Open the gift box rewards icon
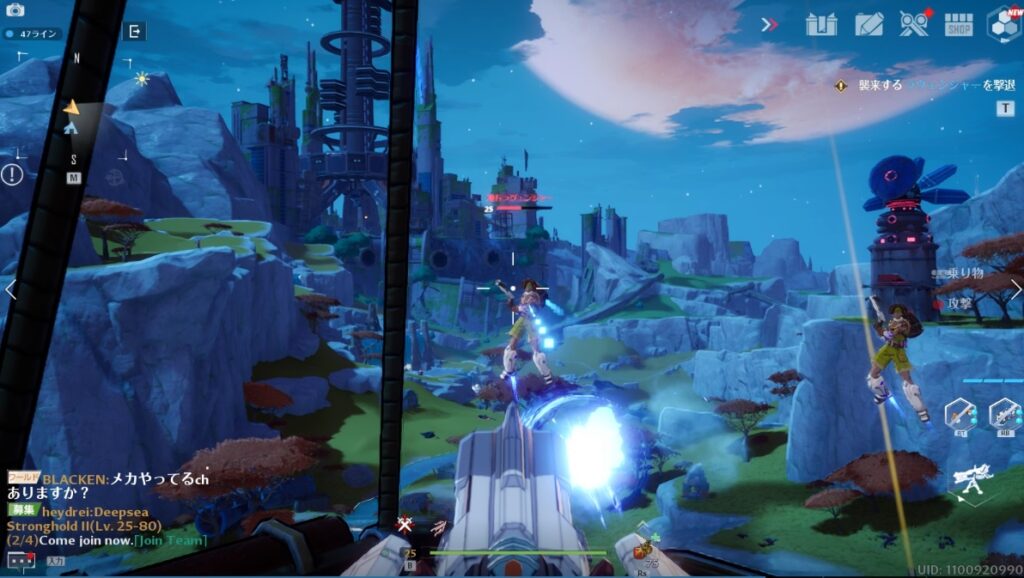Viewport: 1024px width, 578px height. 821,23
